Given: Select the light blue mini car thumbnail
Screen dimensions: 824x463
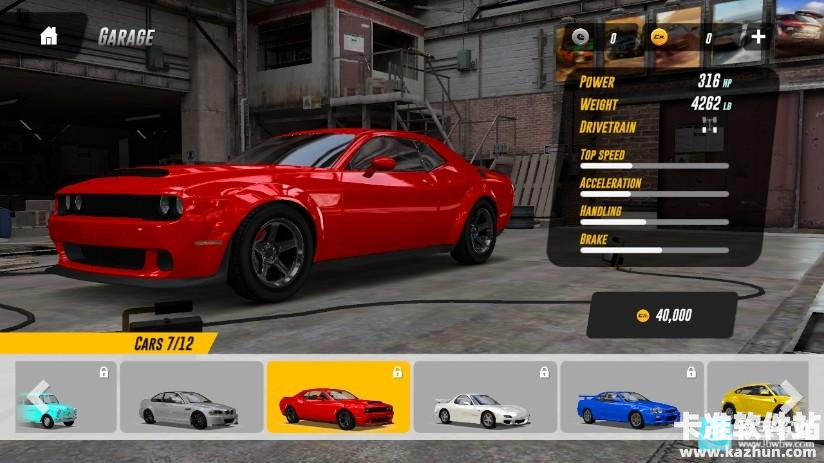Looking at the screenshot, I should pos(68,397).
